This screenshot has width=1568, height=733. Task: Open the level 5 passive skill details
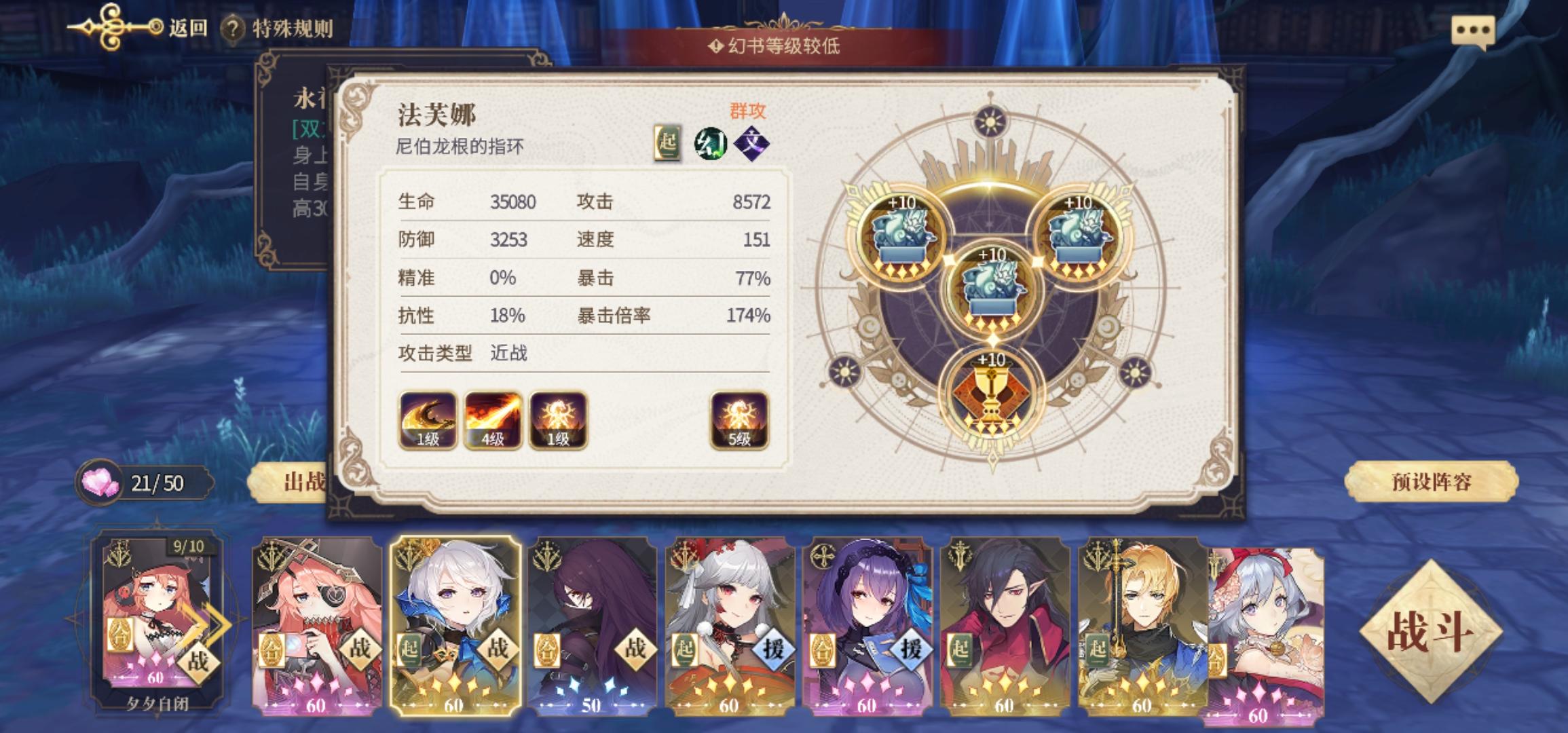739,421
